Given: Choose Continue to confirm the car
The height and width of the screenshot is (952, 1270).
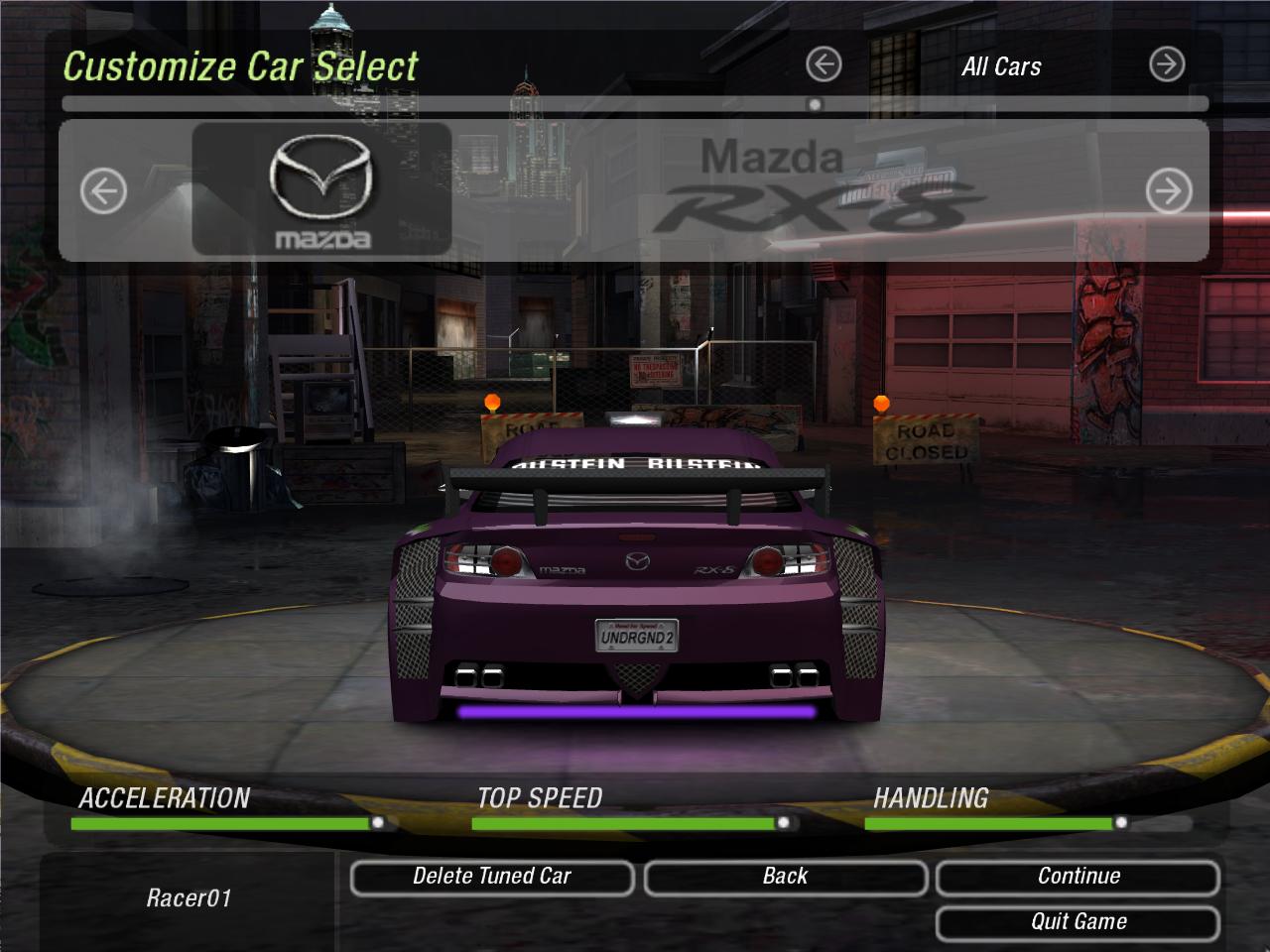Looking at the screenshot, I should [1078, 878].
